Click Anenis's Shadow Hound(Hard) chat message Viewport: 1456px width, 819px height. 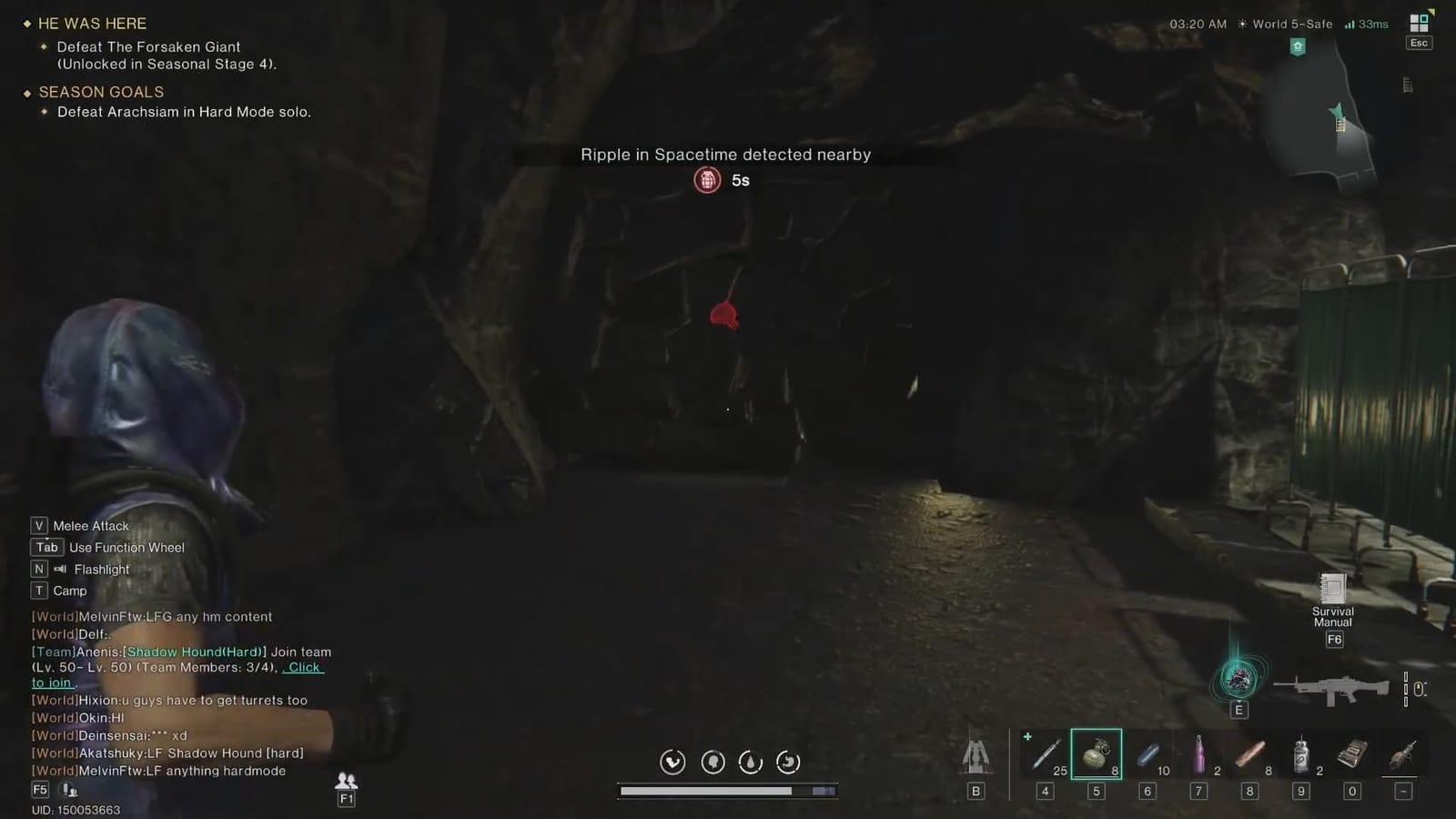click(194, 652)
